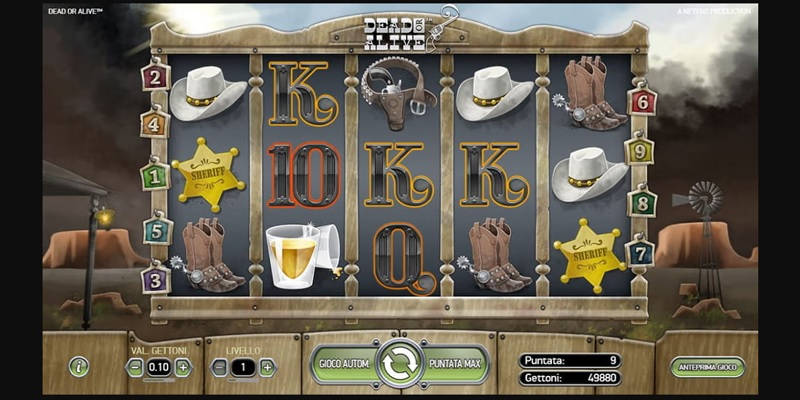Lower the bet level (LIVELLO)
The height and width of the screenshot is (400, 800).
coord(219,367)
